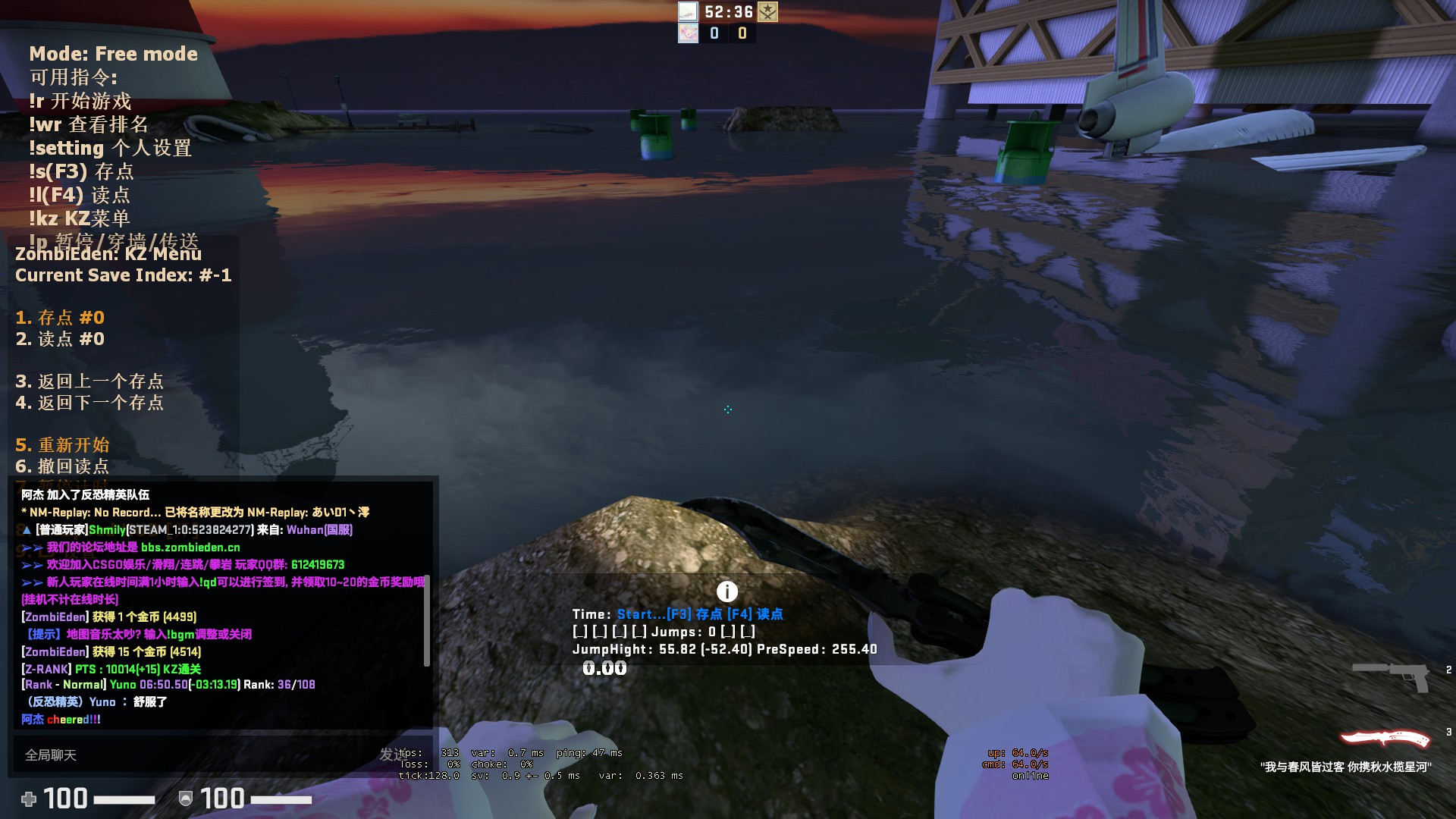Select the 重新开始 menu entry
1456x819 pixels.
(63, 445)
